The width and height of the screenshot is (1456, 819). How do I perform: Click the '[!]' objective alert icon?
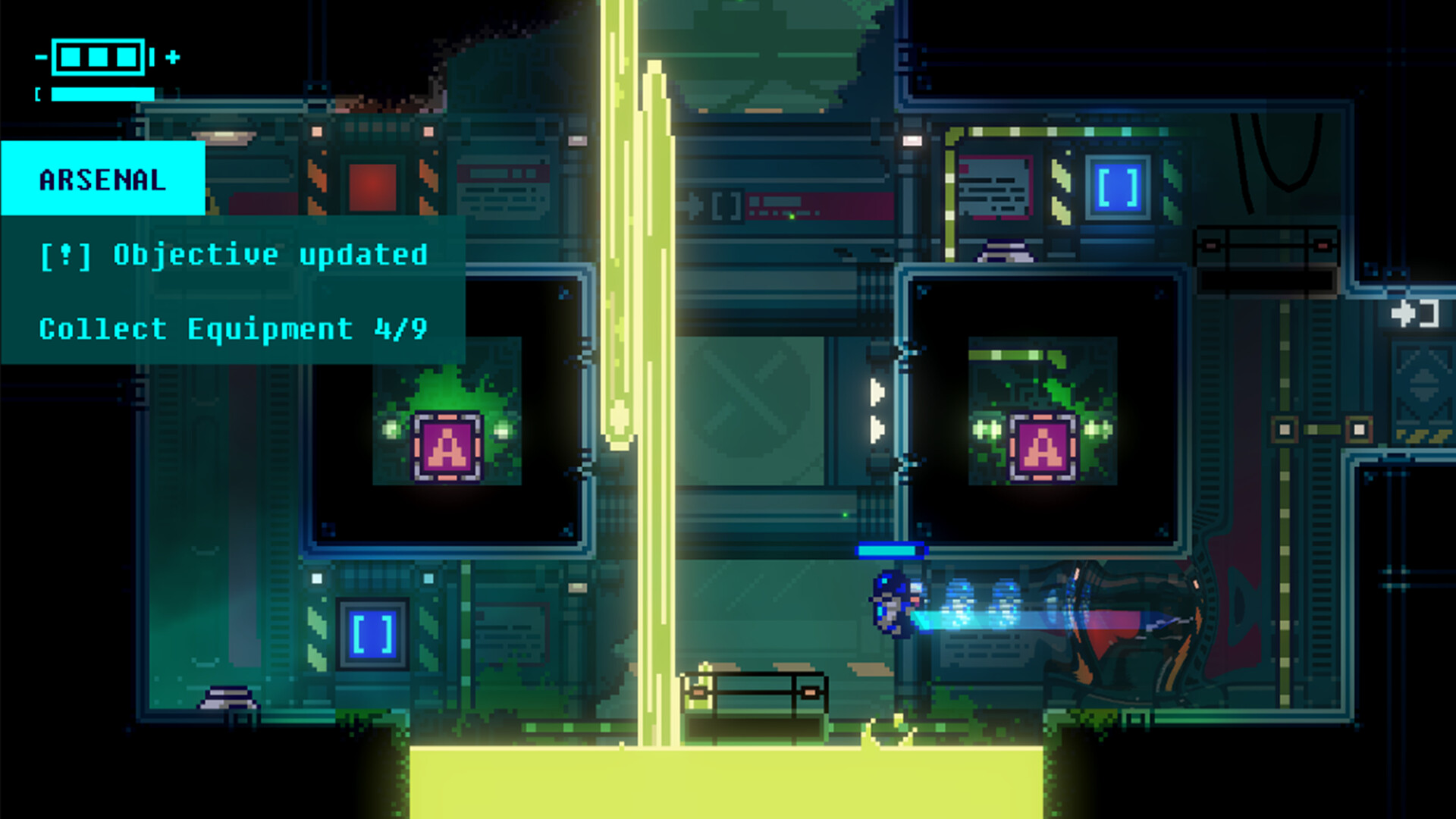(67, 254)
